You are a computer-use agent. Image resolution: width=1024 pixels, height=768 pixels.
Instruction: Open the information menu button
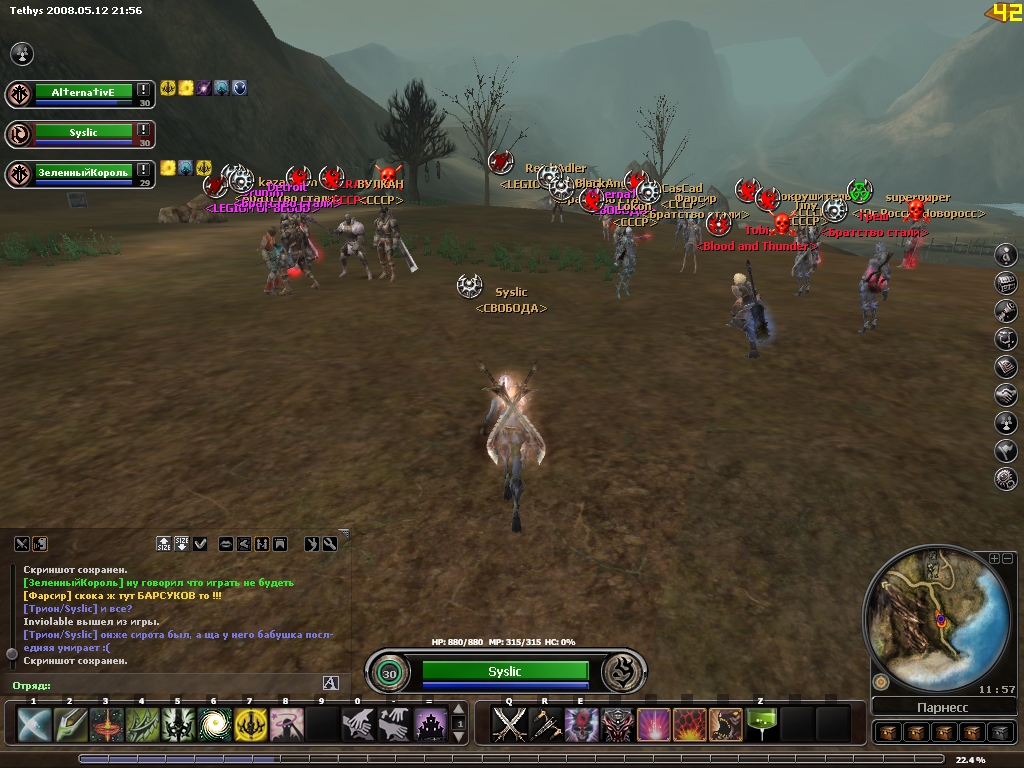[x=1006, y=255]
